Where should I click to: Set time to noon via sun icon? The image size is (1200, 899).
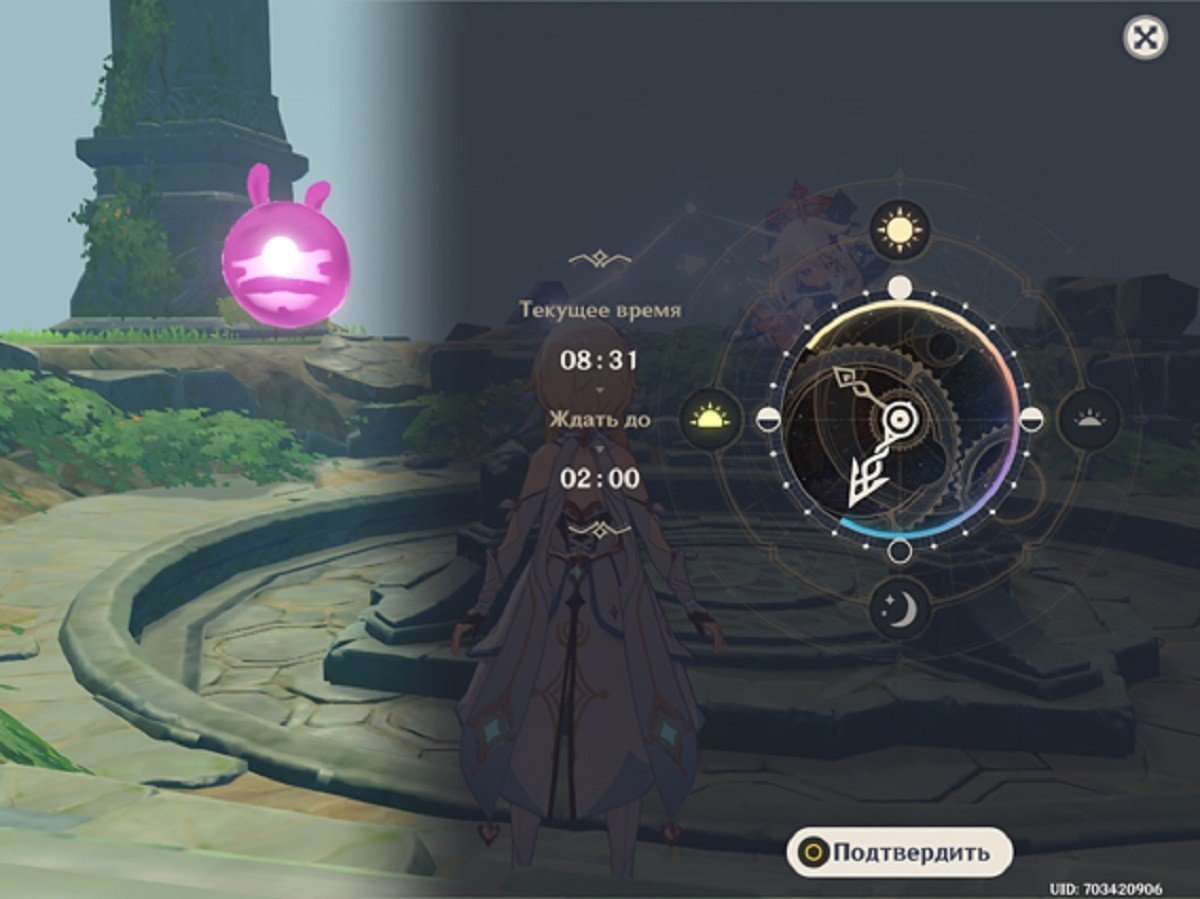point(899,231)
